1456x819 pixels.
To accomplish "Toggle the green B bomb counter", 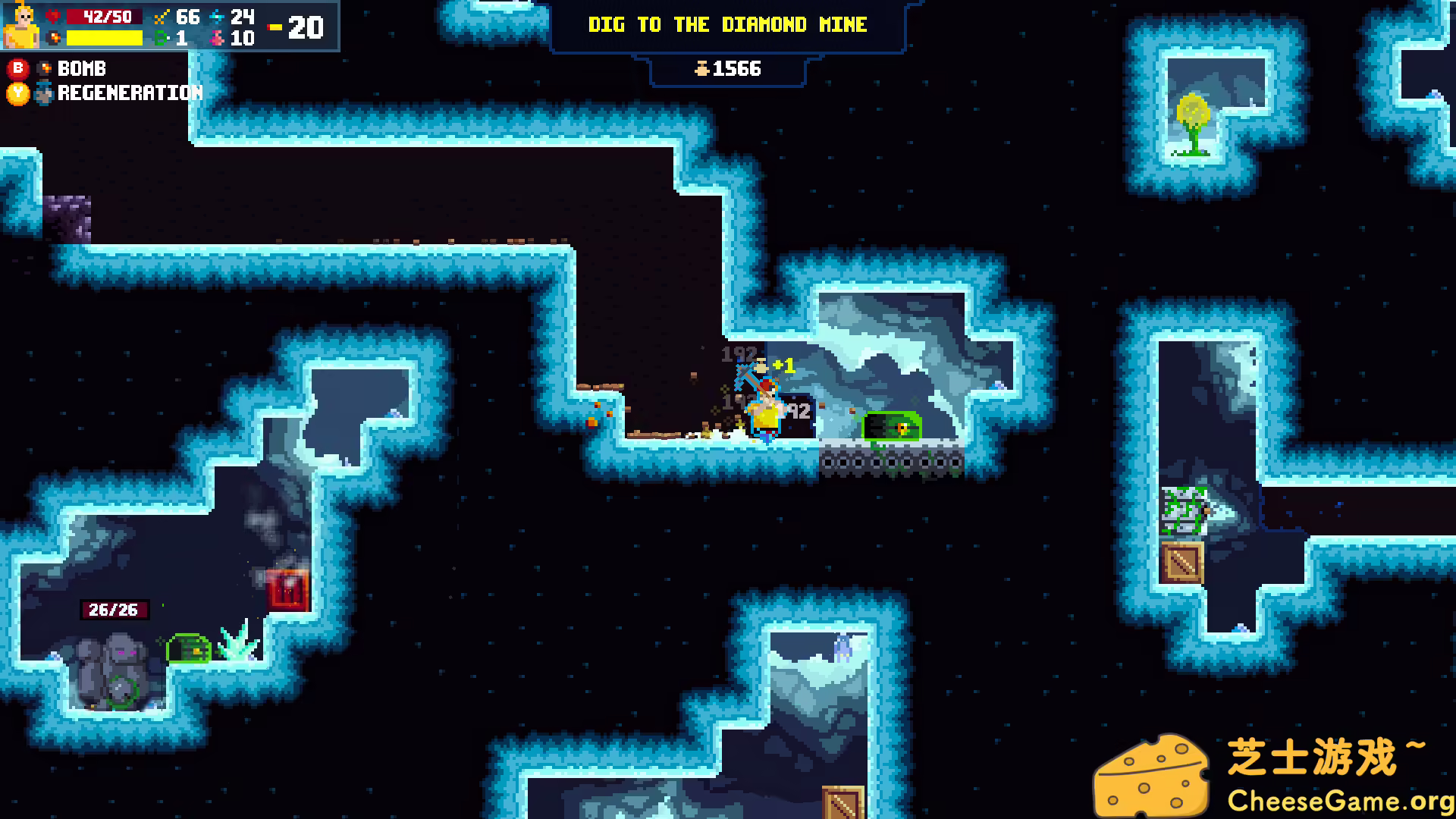I will pyautogui.click(x=159, y=38).
